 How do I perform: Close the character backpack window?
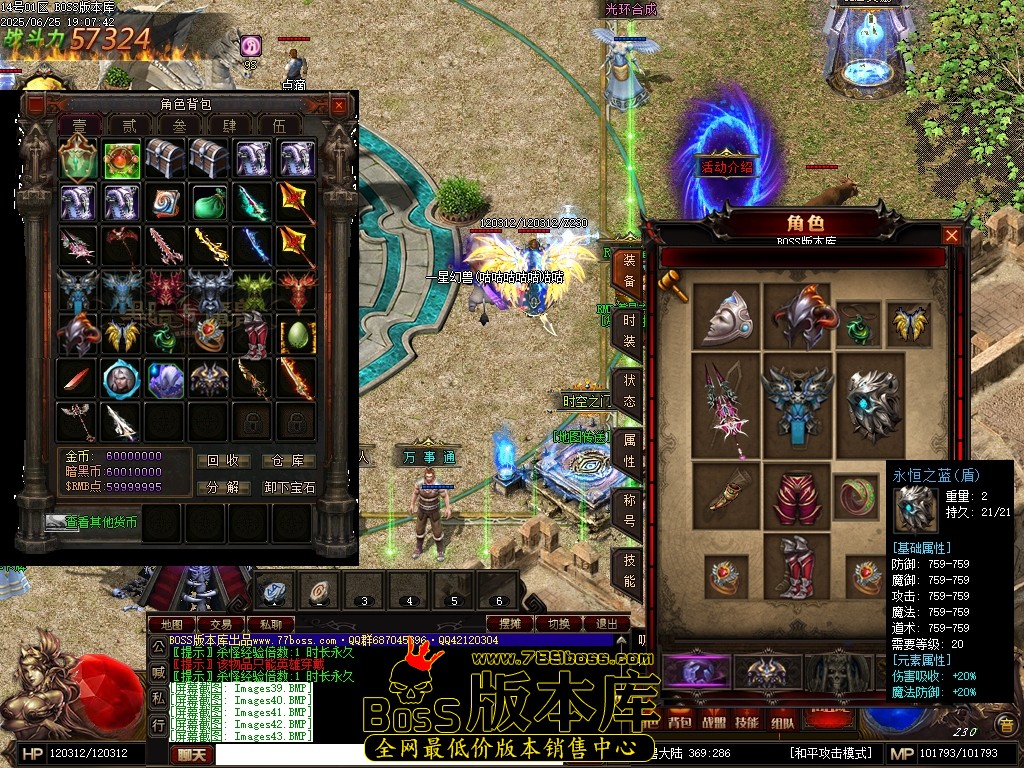click(x=339, y=105)
